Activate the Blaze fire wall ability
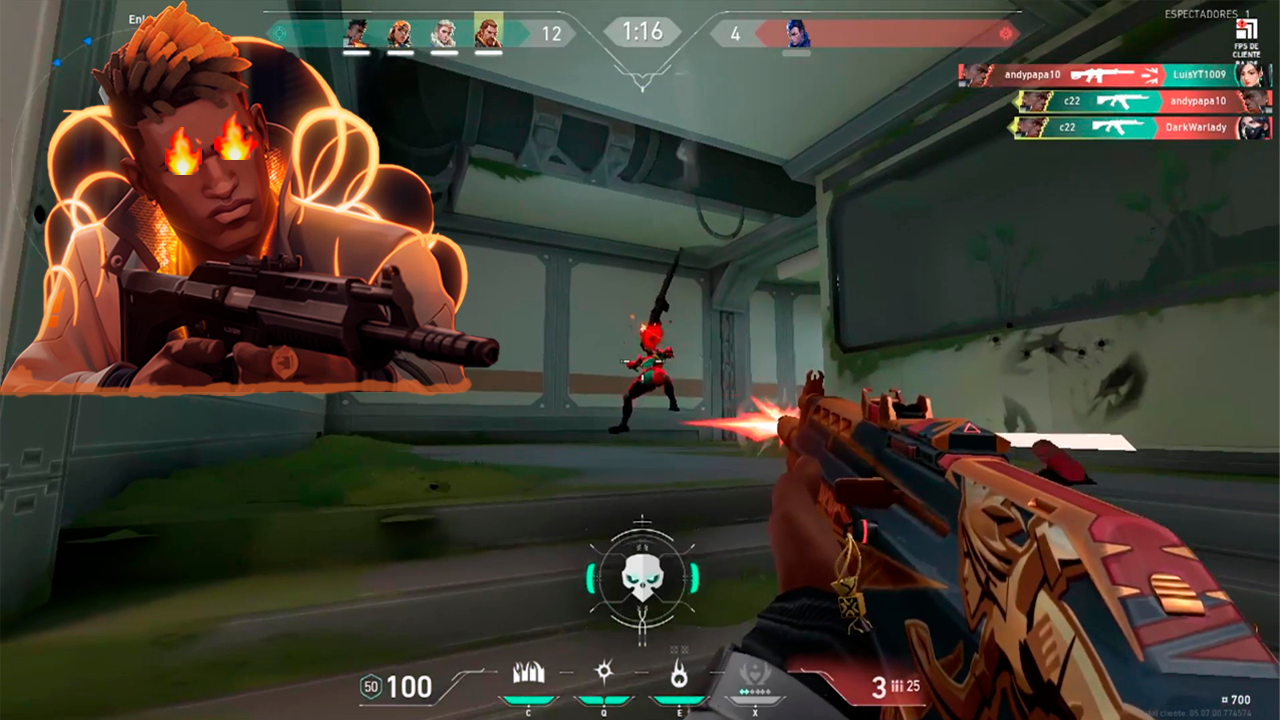The image size is (1280, 720). click(x=528, y=673)
